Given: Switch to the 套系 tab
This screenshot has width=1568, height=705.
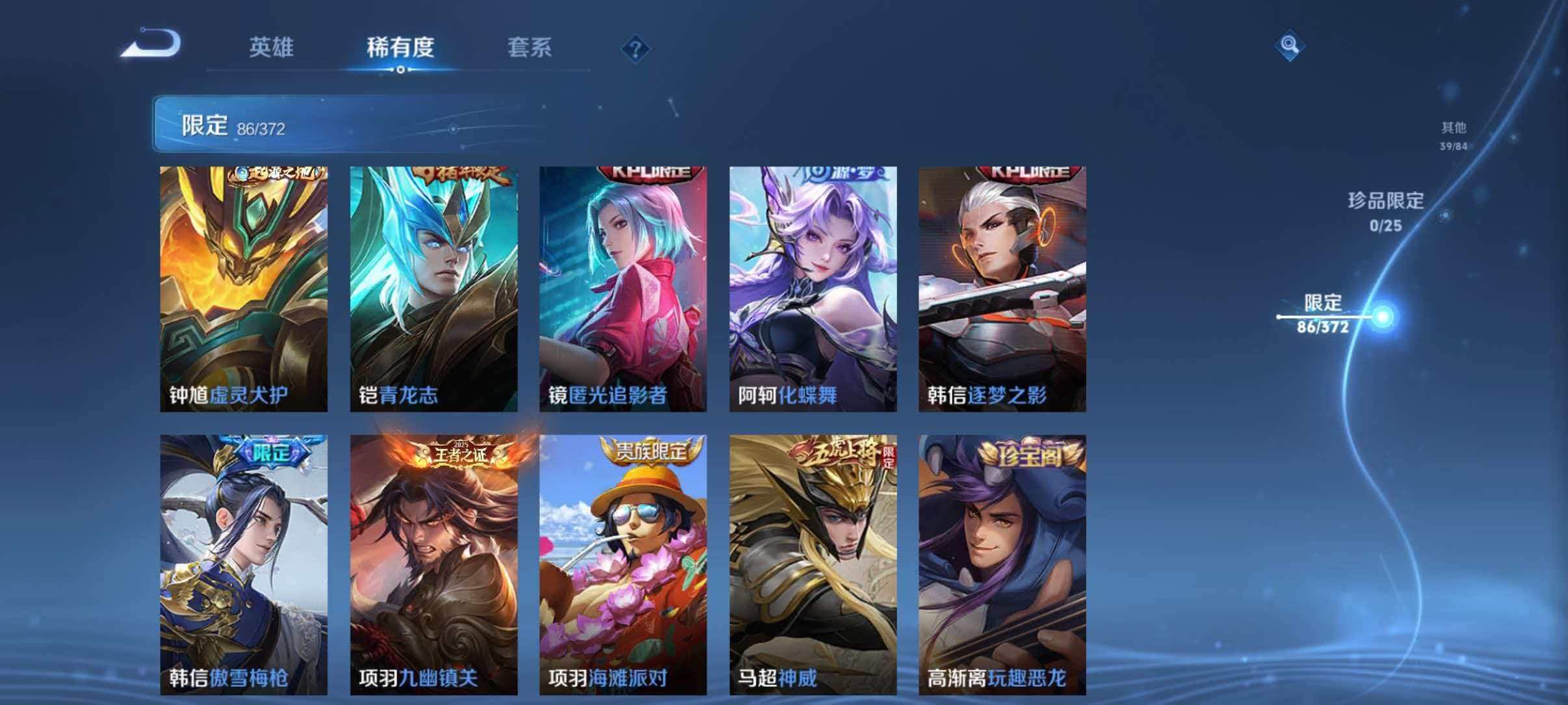Looking at the screenshot, I should tap(530, 47).
